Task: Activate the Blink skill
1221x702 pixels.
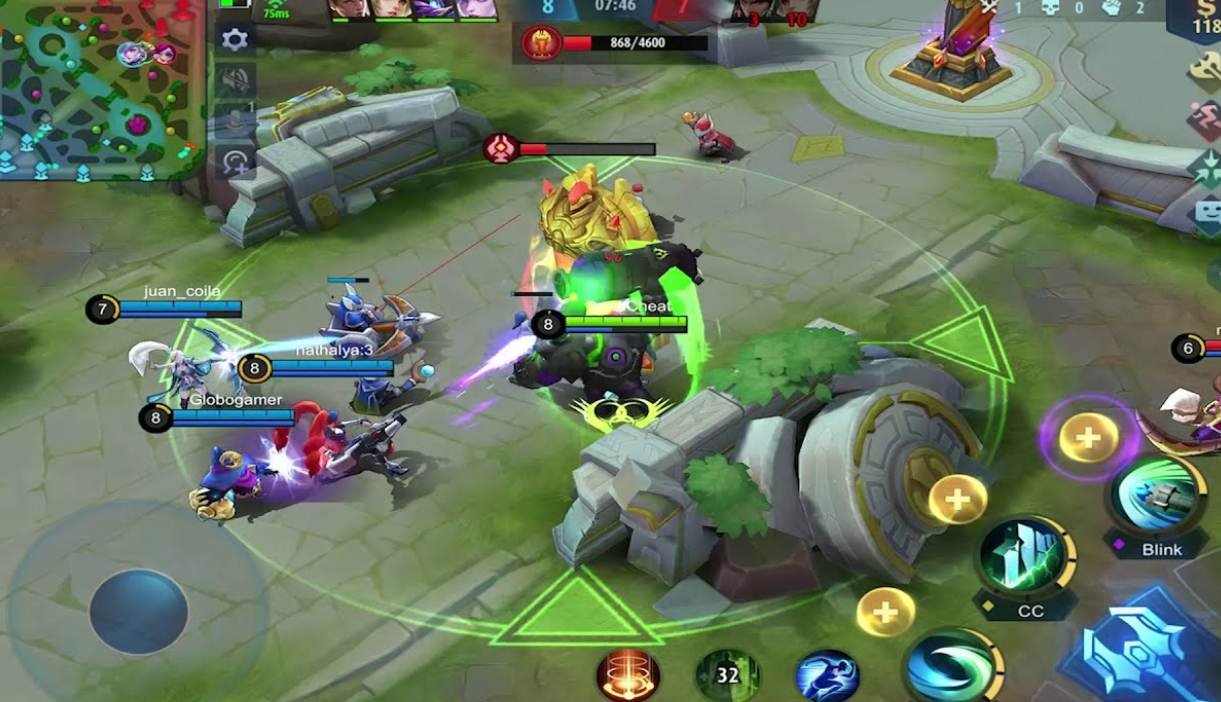Action: tap(1158, 496)
